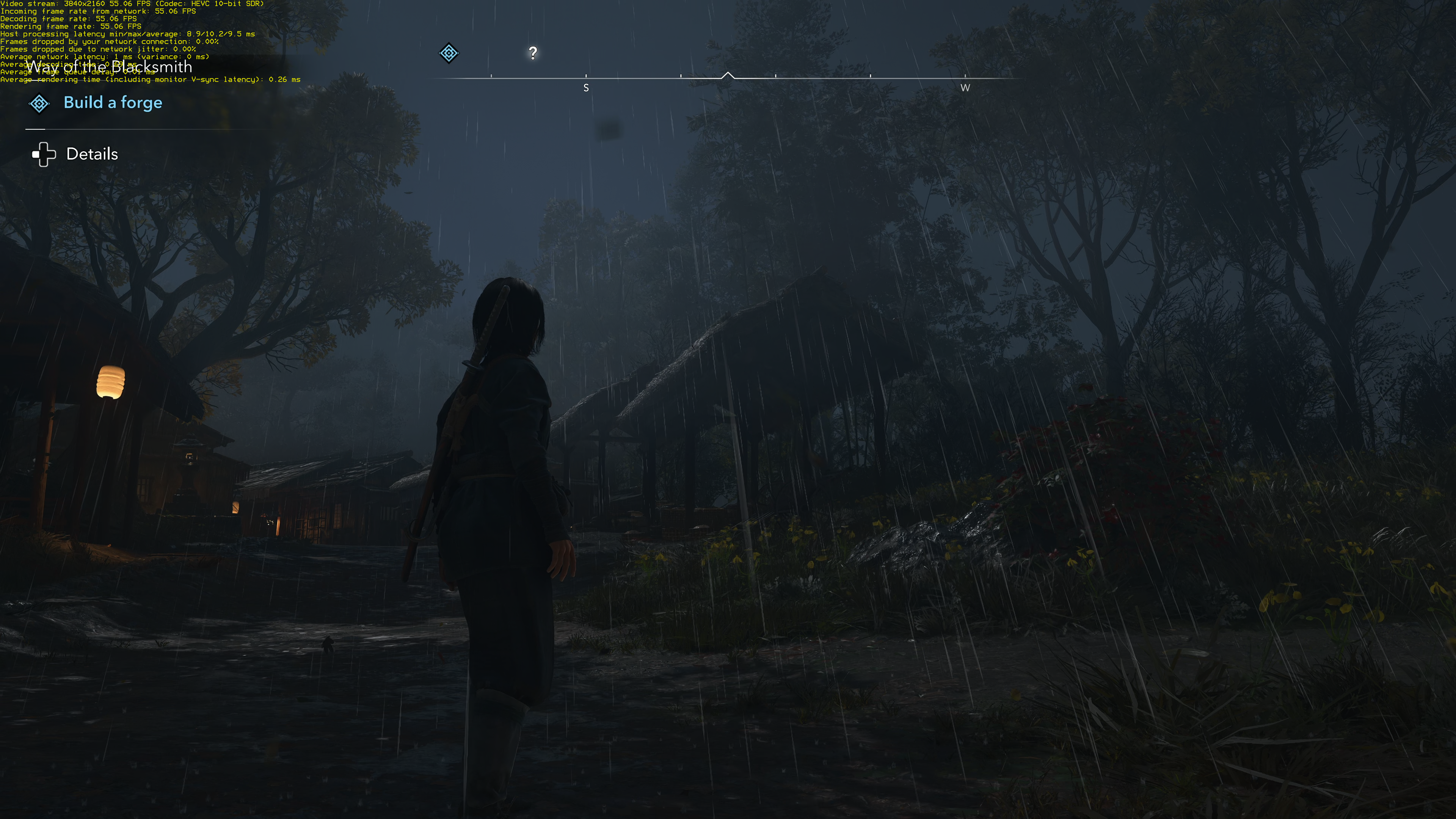Click the diamond quest marker on compass

(449, 53)
